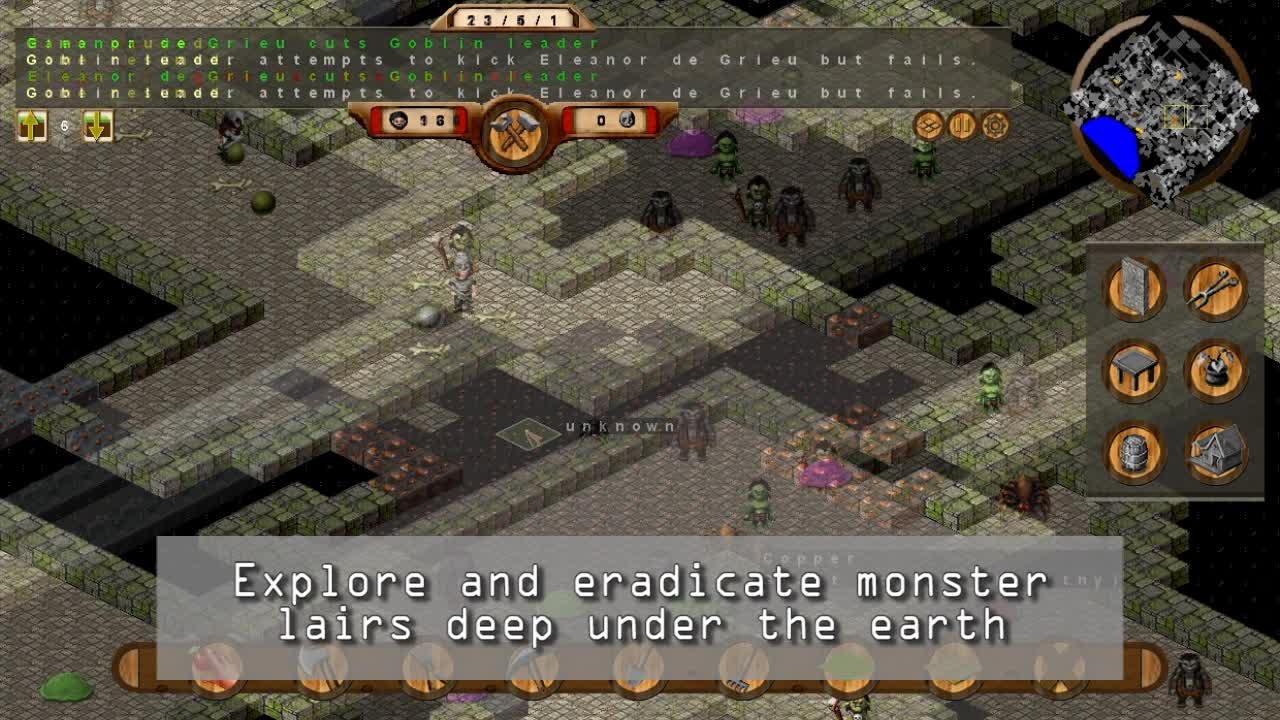The image size is (1280, 720).
Task: Open the armor crafting icon
Action: pyautogui.click(x=1215, y=372)
